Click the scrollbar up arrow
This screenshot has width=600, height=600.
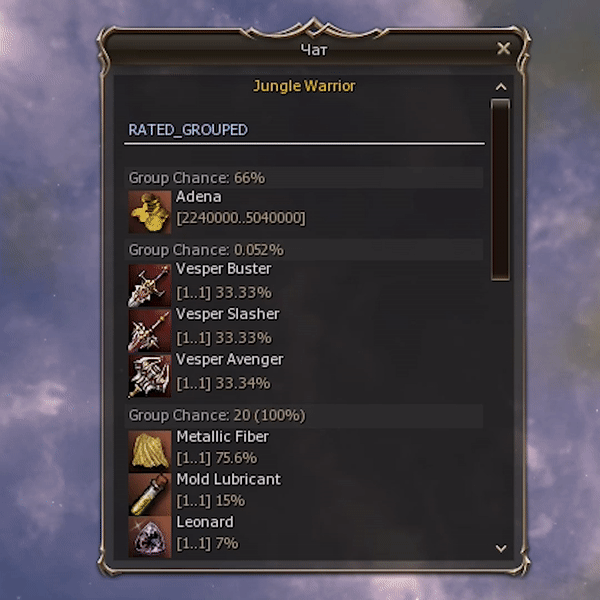click(x=501, y=87)
